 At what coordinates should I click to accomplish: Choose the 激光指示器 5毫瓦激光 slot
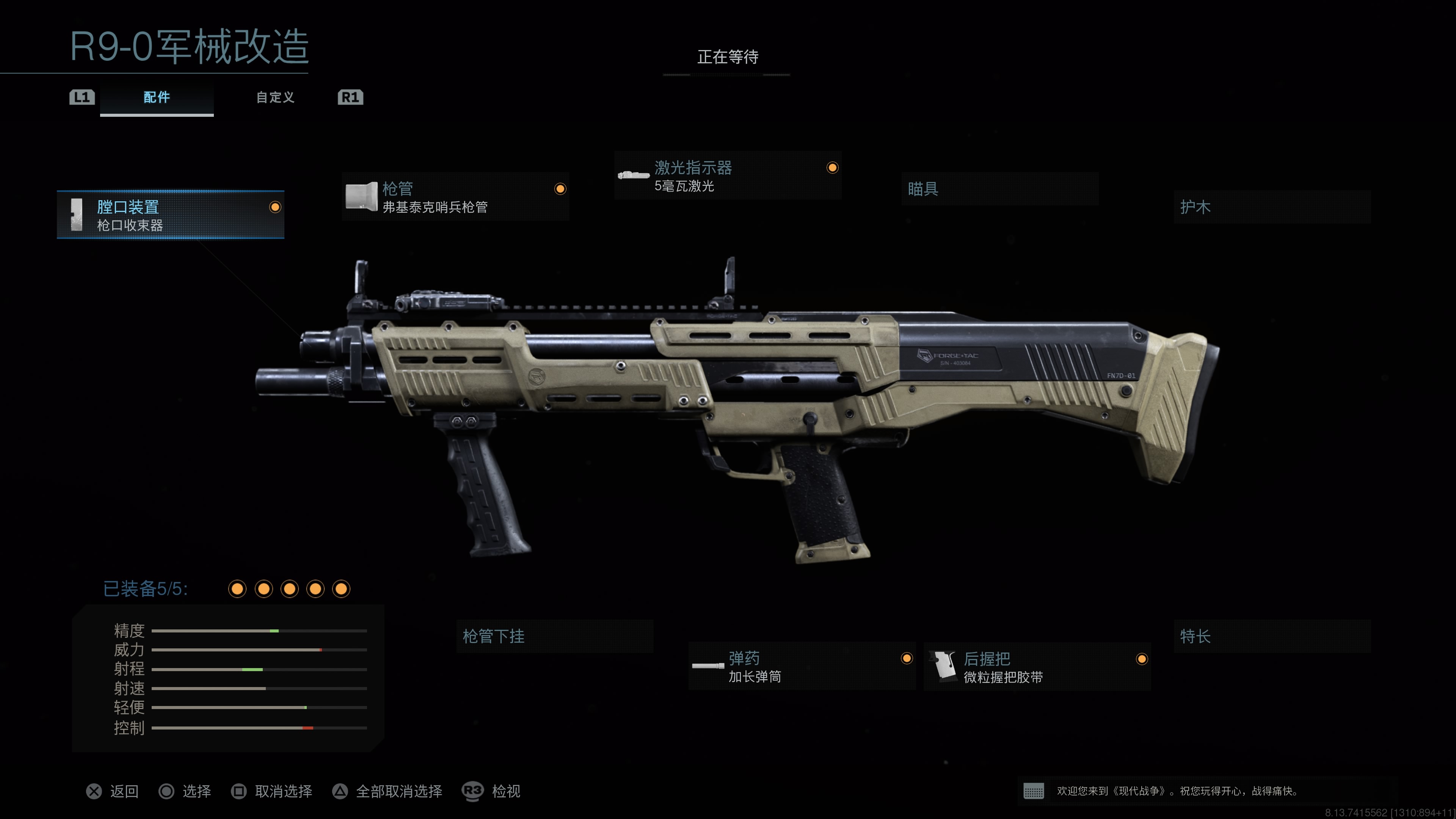[728, 176]
